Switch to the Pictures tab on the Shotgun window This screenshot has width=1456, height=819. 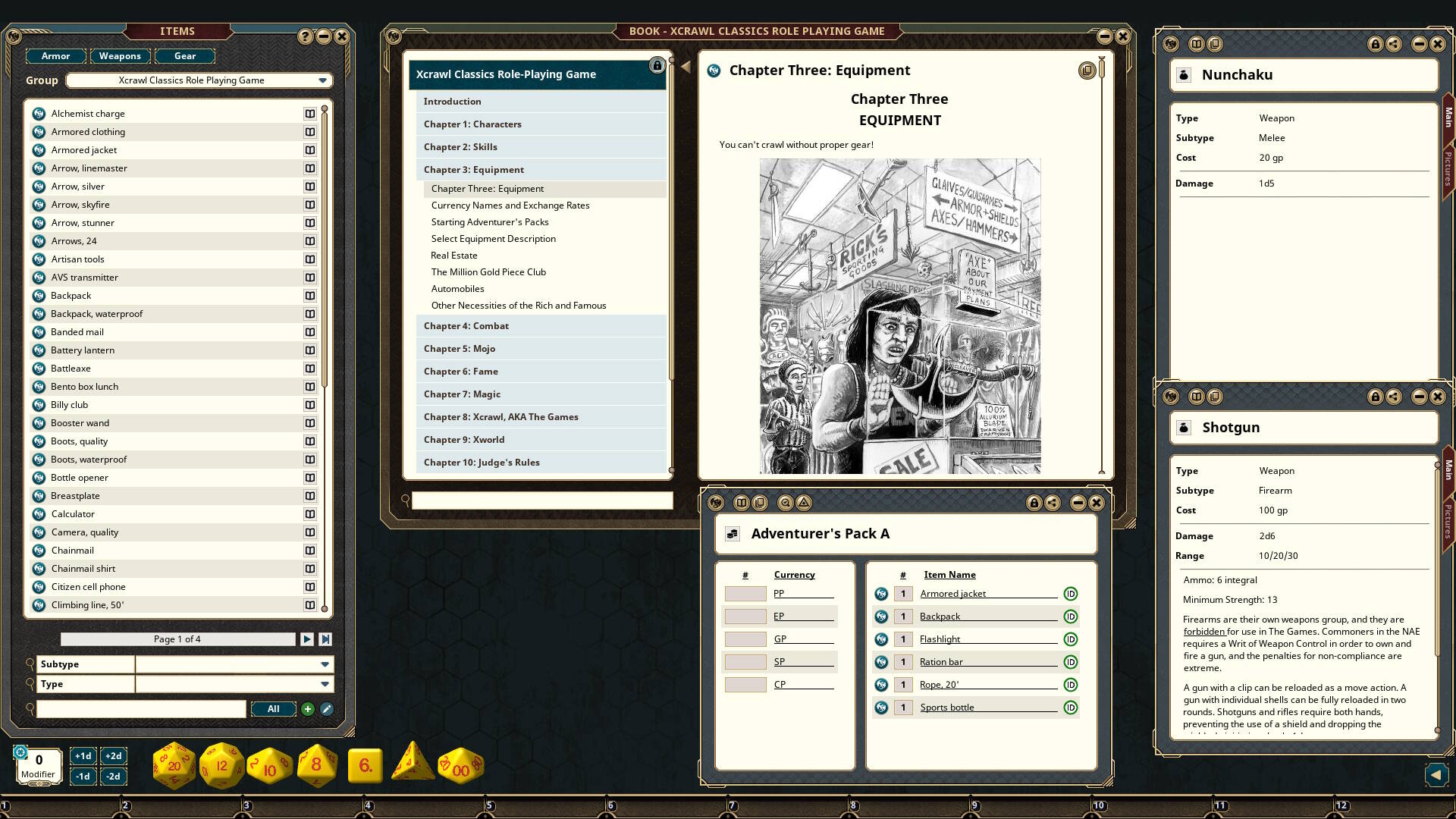click(1447, 520)
